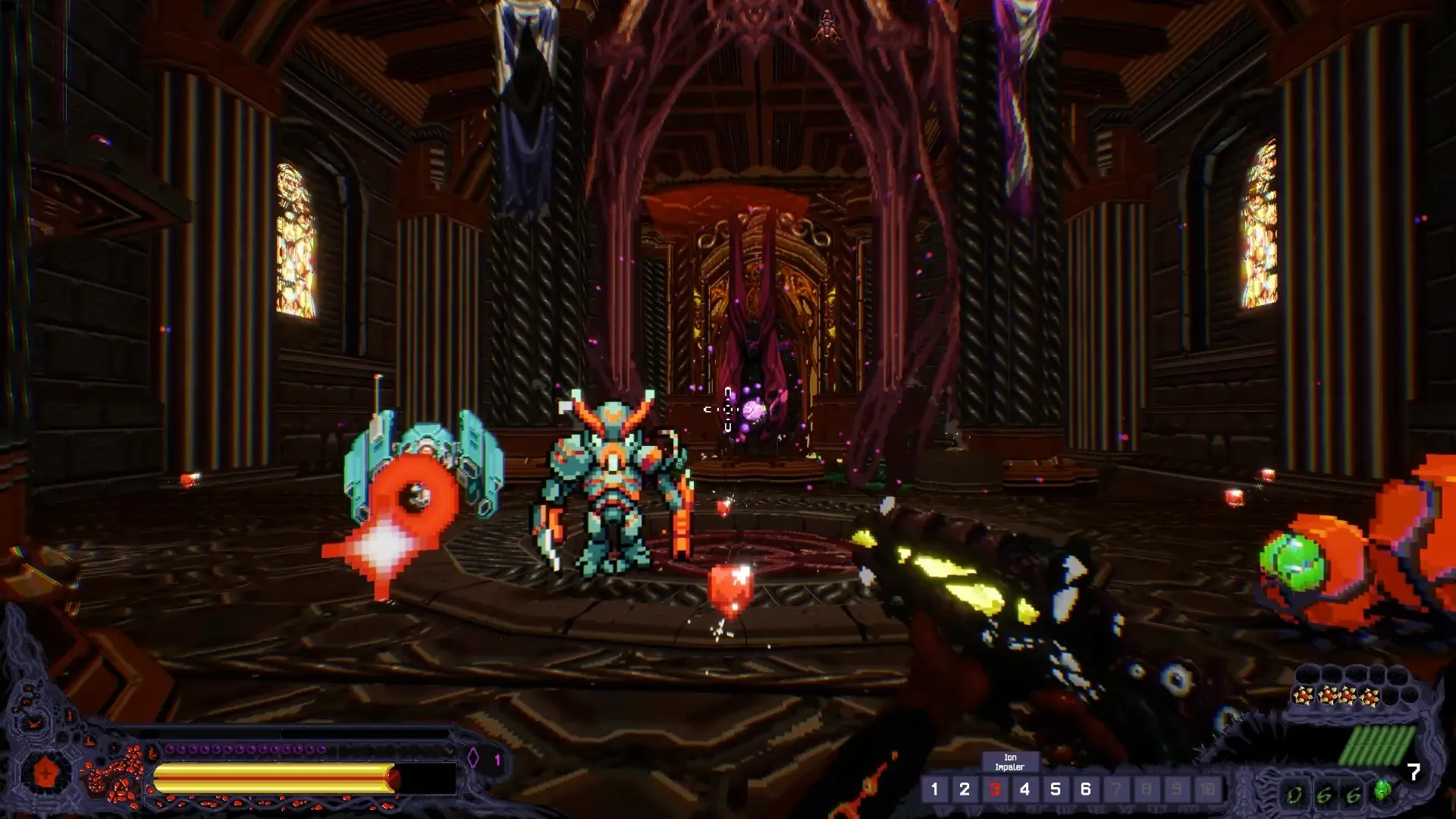The width and height of the screenshot is (1456, 819).
Task: Select weapon slot 5
Action: tap(1056, 789)
